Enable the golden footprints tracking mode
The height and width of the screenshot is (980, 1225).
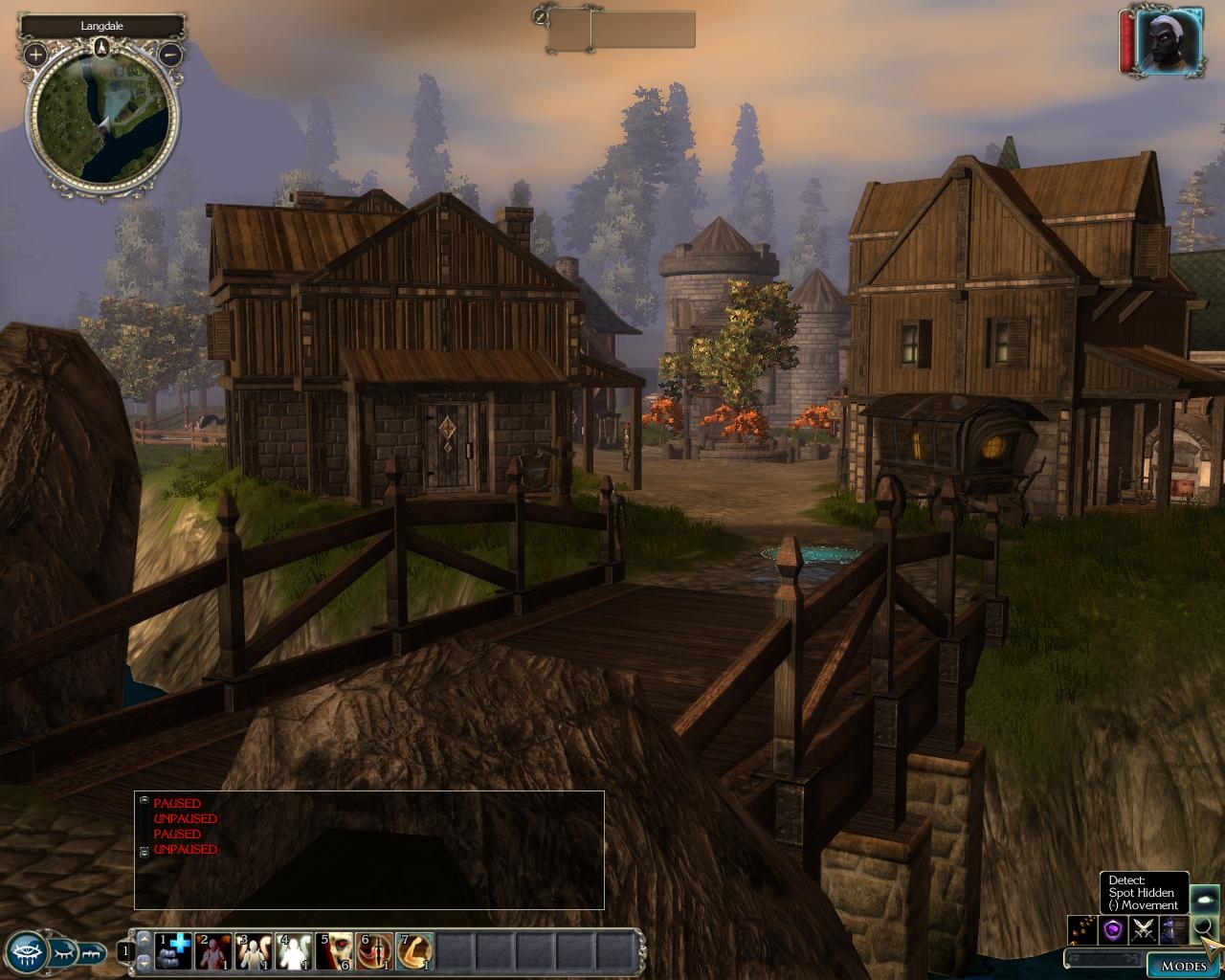click(1082, 928)
